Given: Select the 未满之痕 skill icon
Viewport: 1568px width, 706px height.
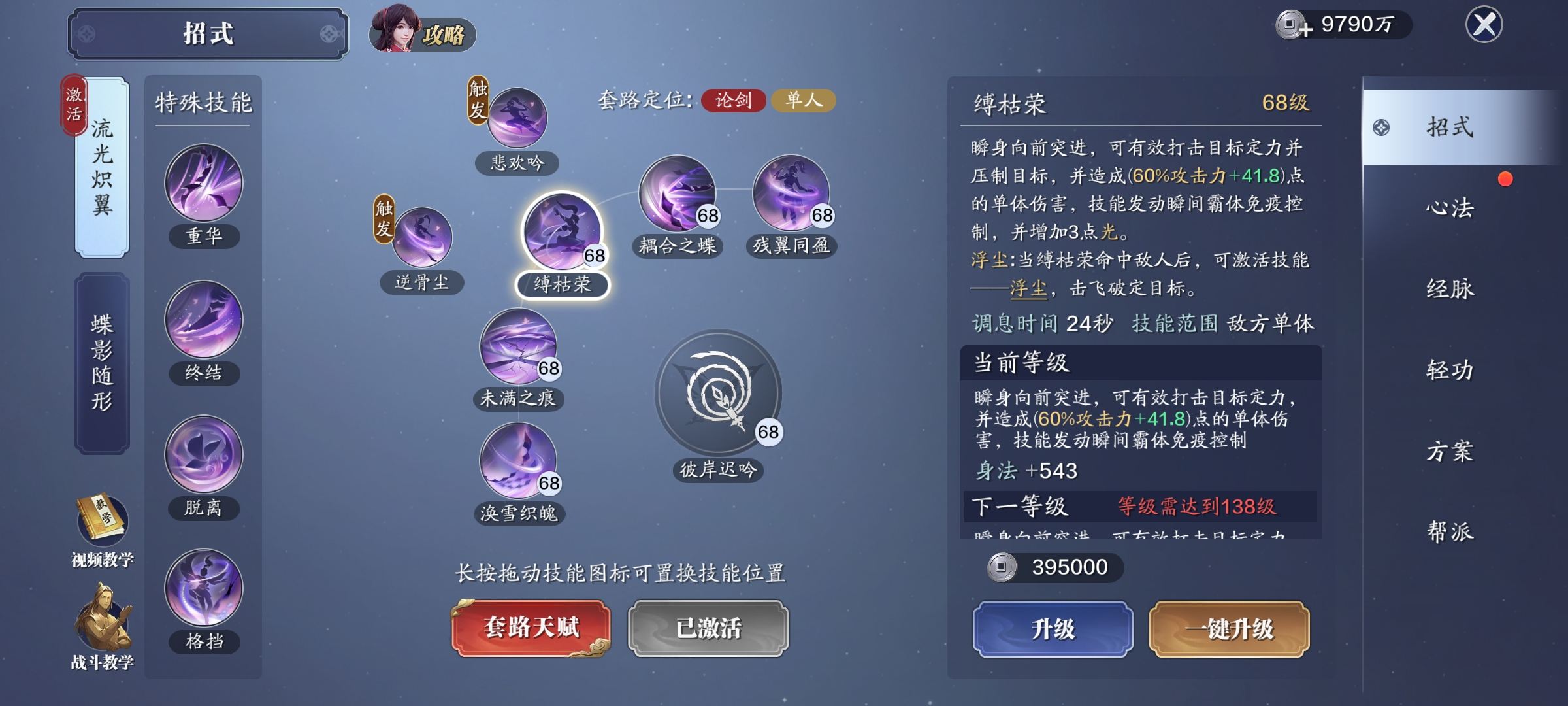Looking at the screenshot, I should tap(518, 346).
